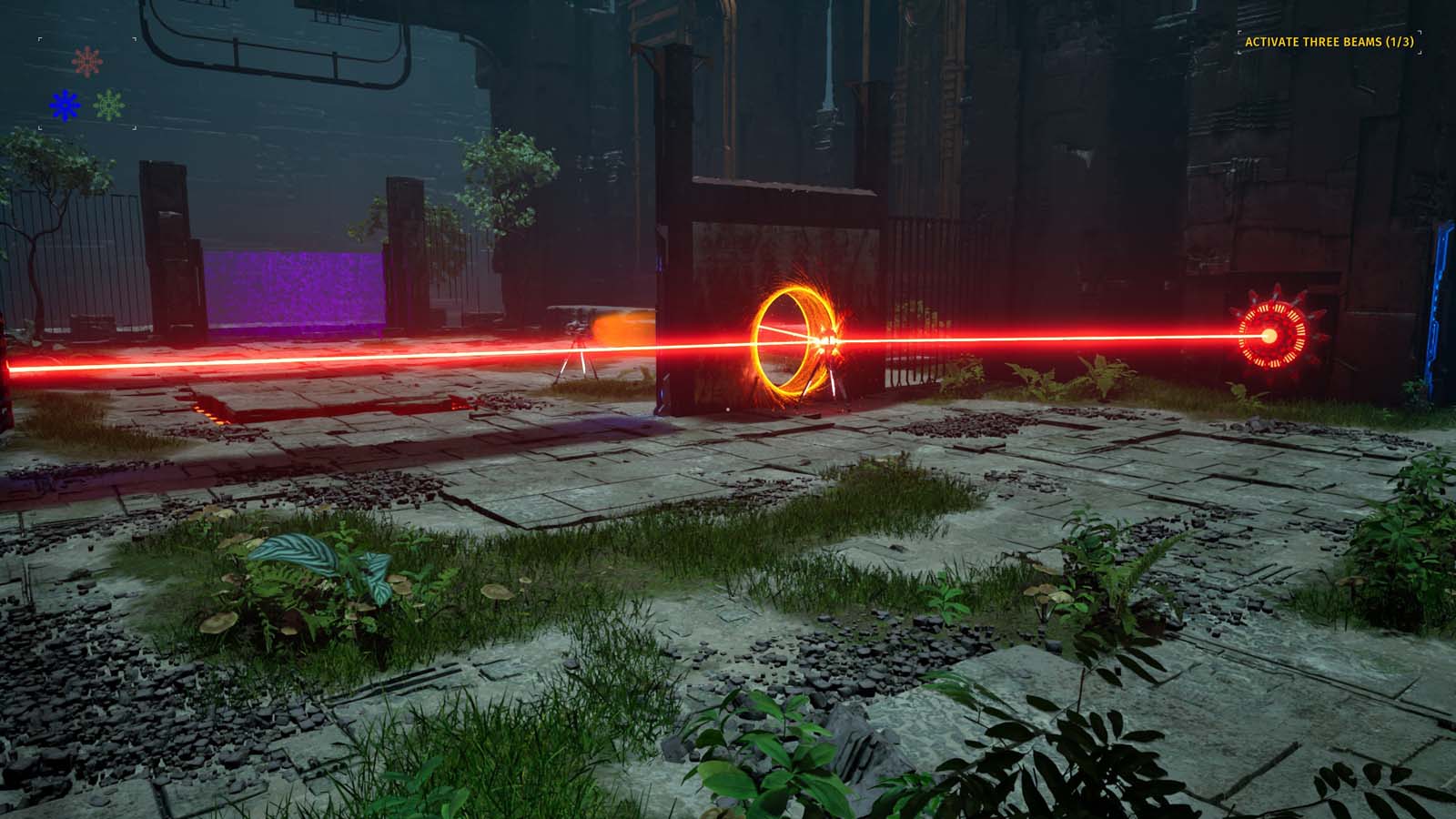Select the blue snowflake progress icon

click(65, 105)
